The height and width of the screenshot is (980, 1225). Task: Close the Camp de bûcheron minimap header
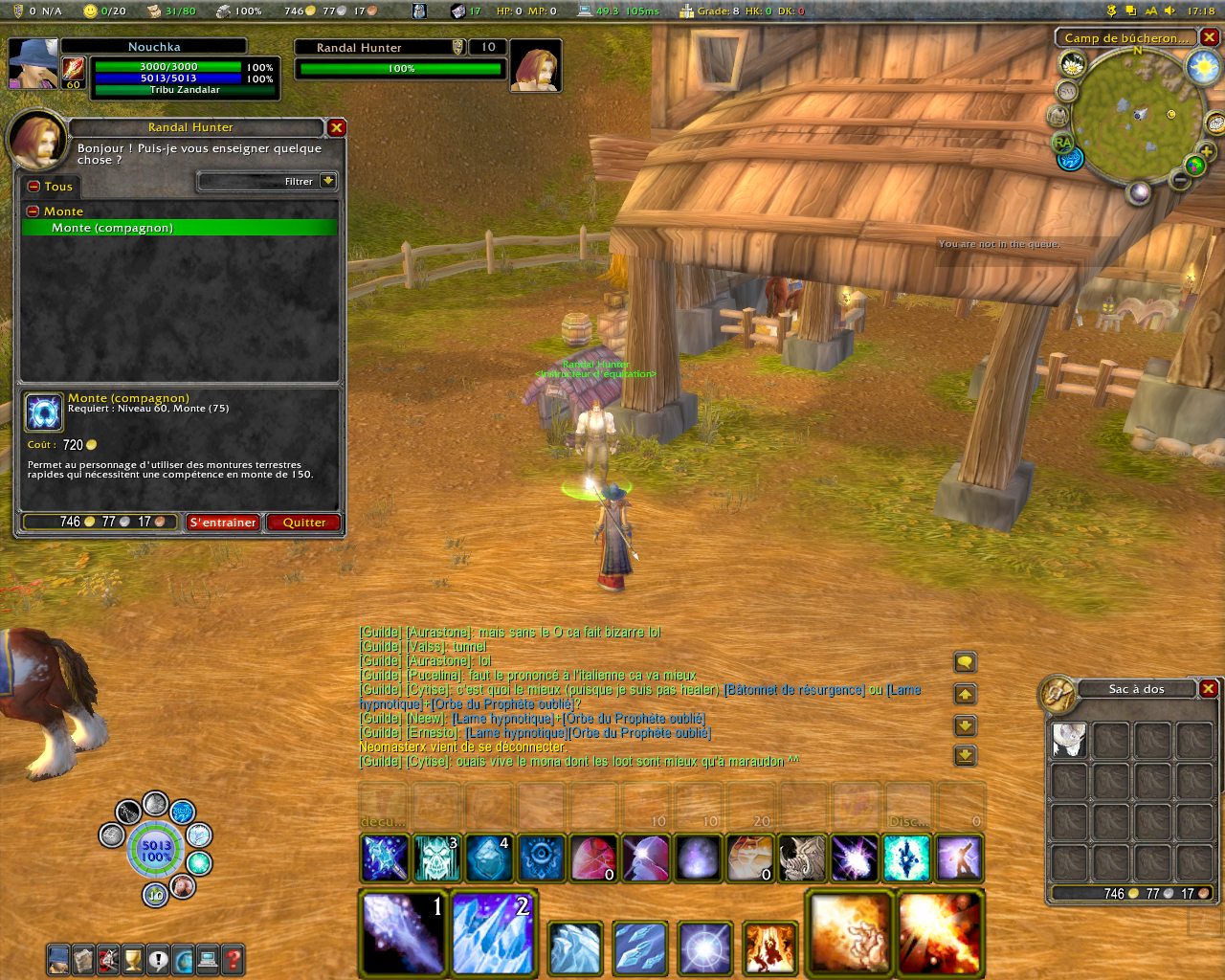[x=1210, y=37]
